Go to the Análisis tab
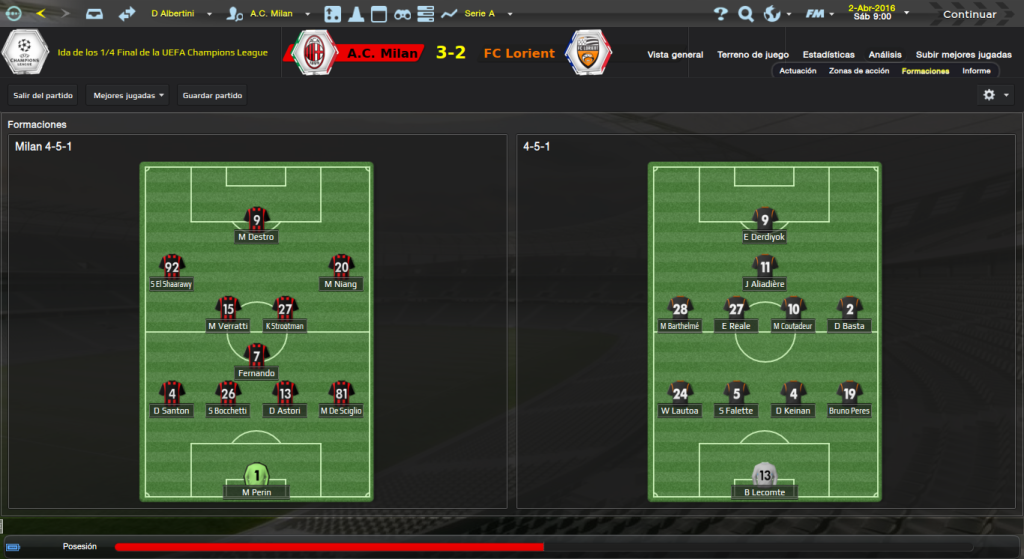 885,54
